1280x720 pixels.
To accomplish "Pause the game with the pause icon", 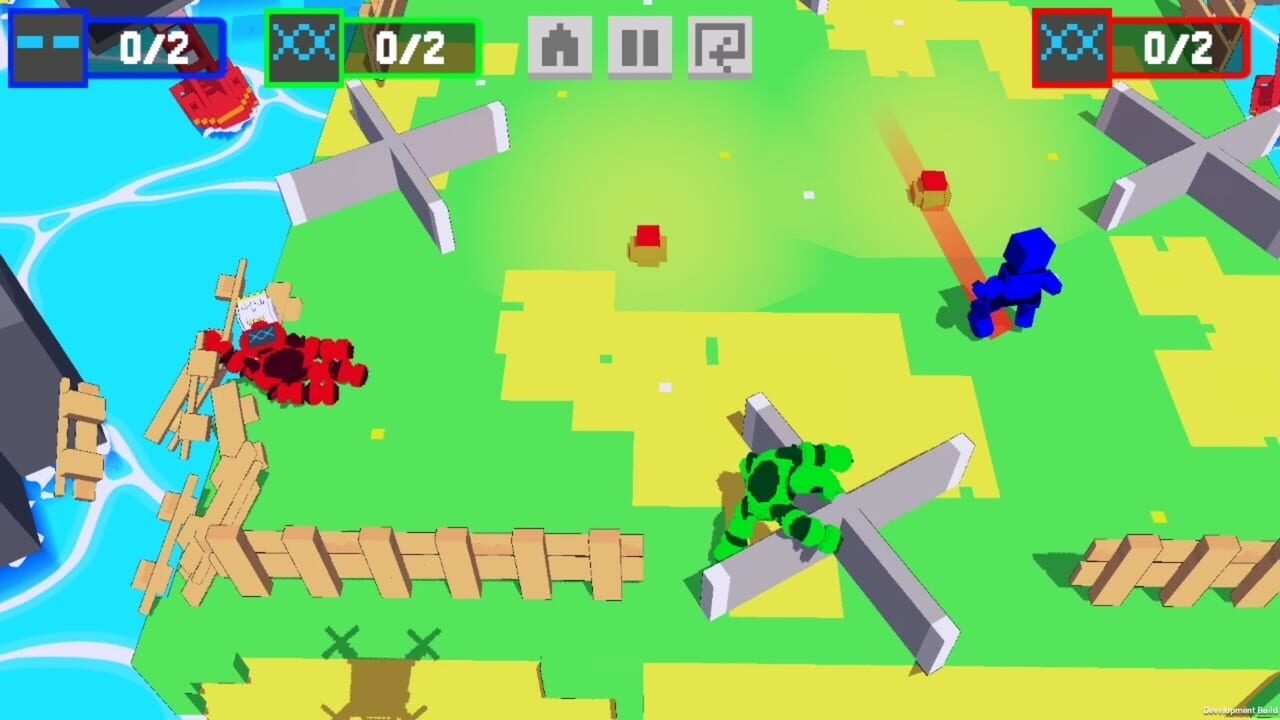I will [x=638, y=44].
